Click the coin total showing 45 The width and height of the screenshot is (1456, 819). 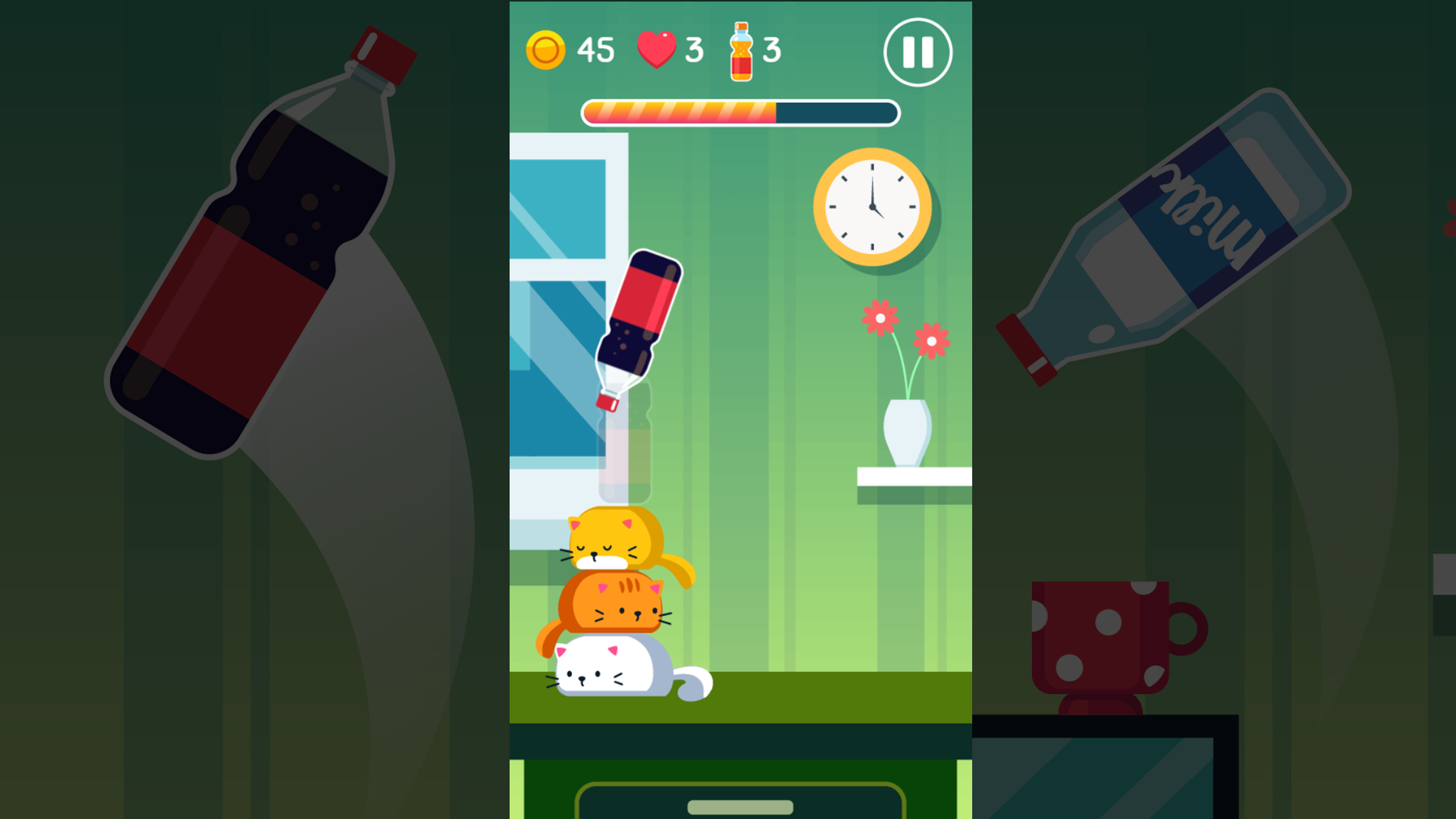point(595,49)
